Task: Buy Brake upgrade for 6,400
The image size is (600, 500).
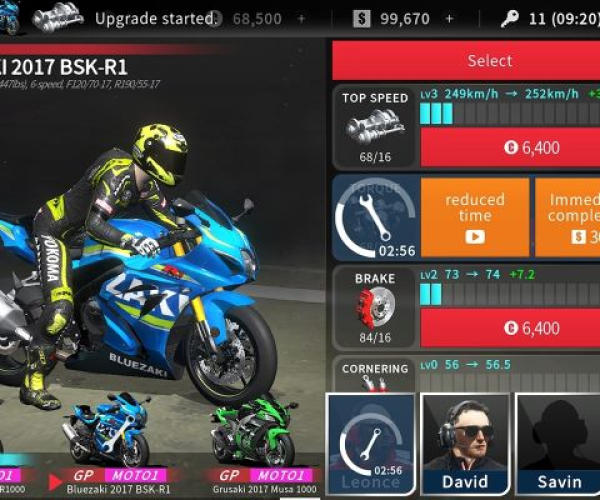Action: pyautogui.click(x=510, y=327)
